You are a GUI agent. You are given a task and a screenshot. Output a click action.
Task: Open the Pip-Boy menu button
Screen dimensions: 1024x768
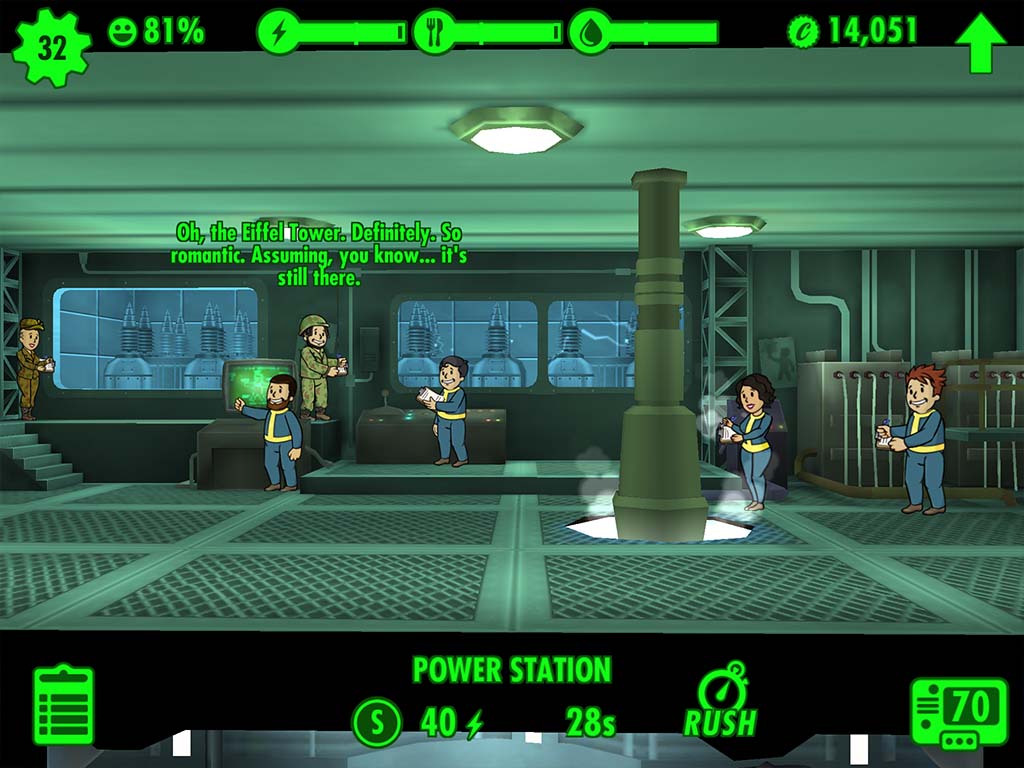pyautogui.click(x=958, y=713)
